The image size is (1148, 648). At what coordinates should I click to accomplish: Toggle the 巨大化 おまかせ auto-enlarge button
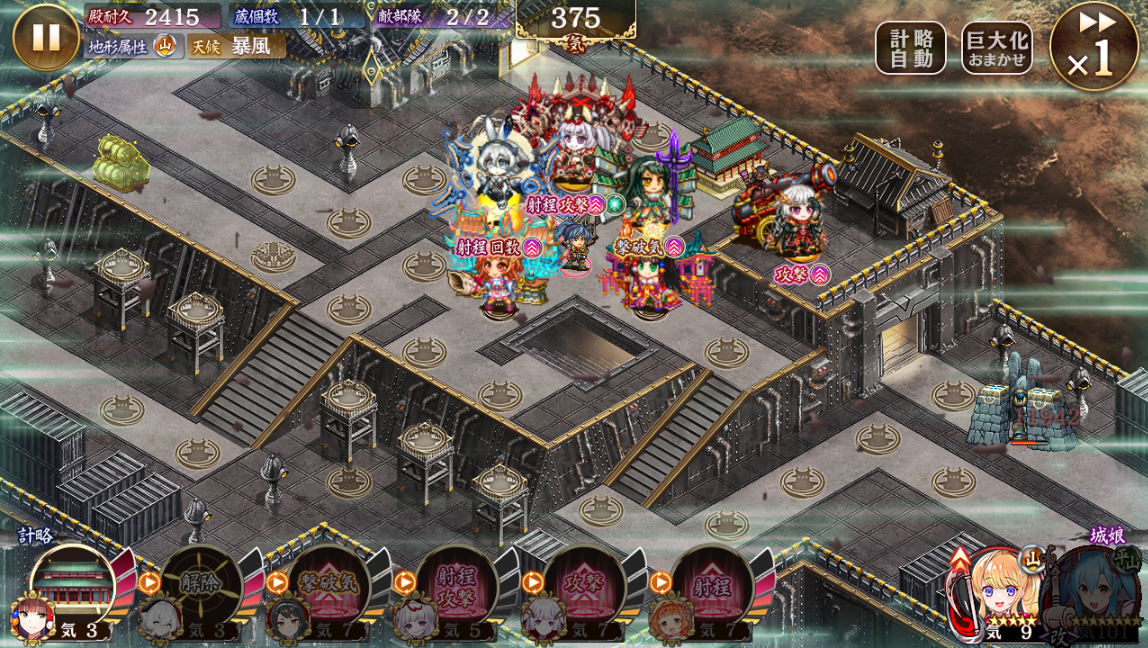click(x=996, y=48)
